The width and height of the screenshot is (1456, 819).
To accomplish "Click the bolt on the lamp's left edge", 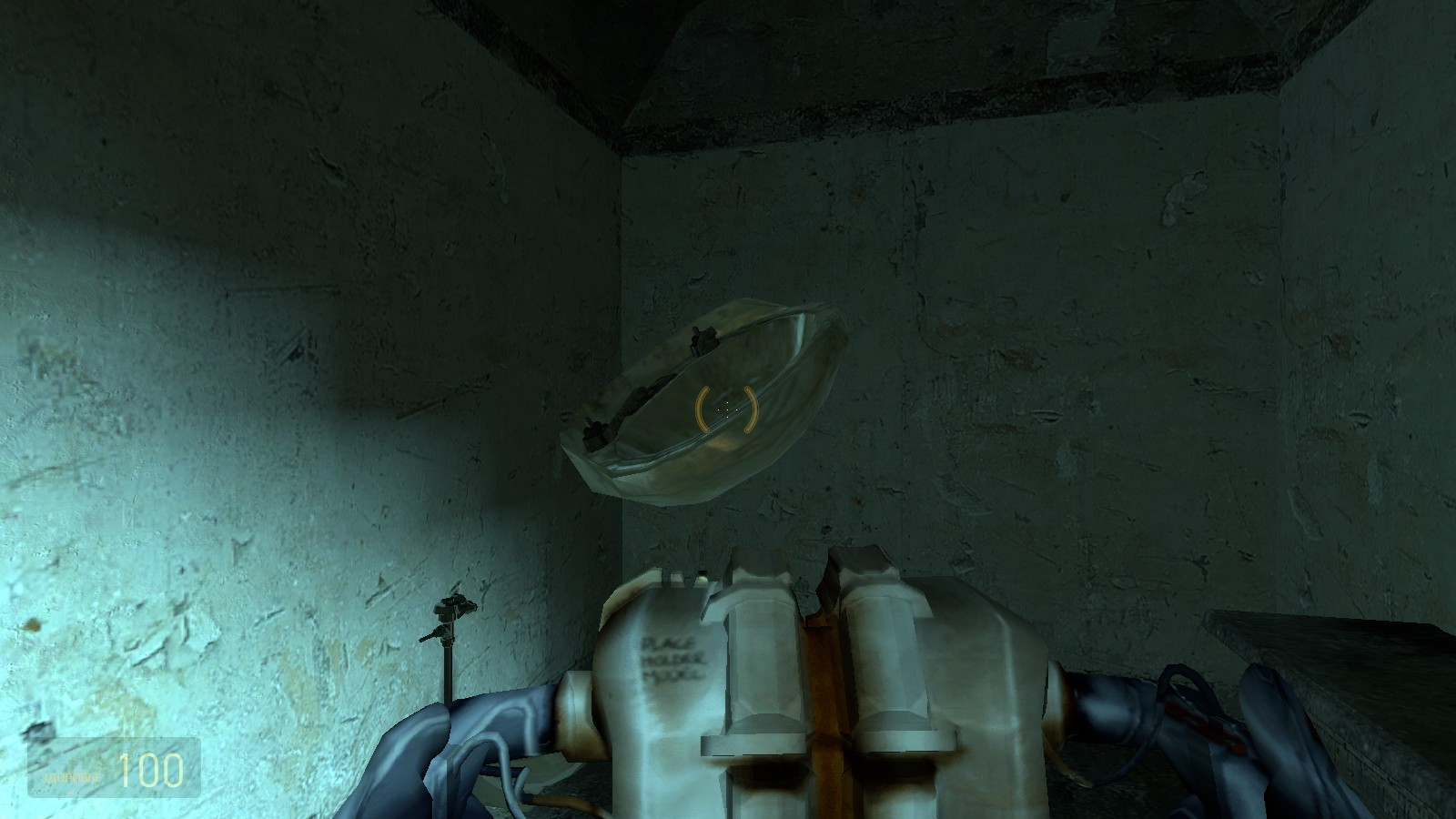I will click(x=596, y=430).
